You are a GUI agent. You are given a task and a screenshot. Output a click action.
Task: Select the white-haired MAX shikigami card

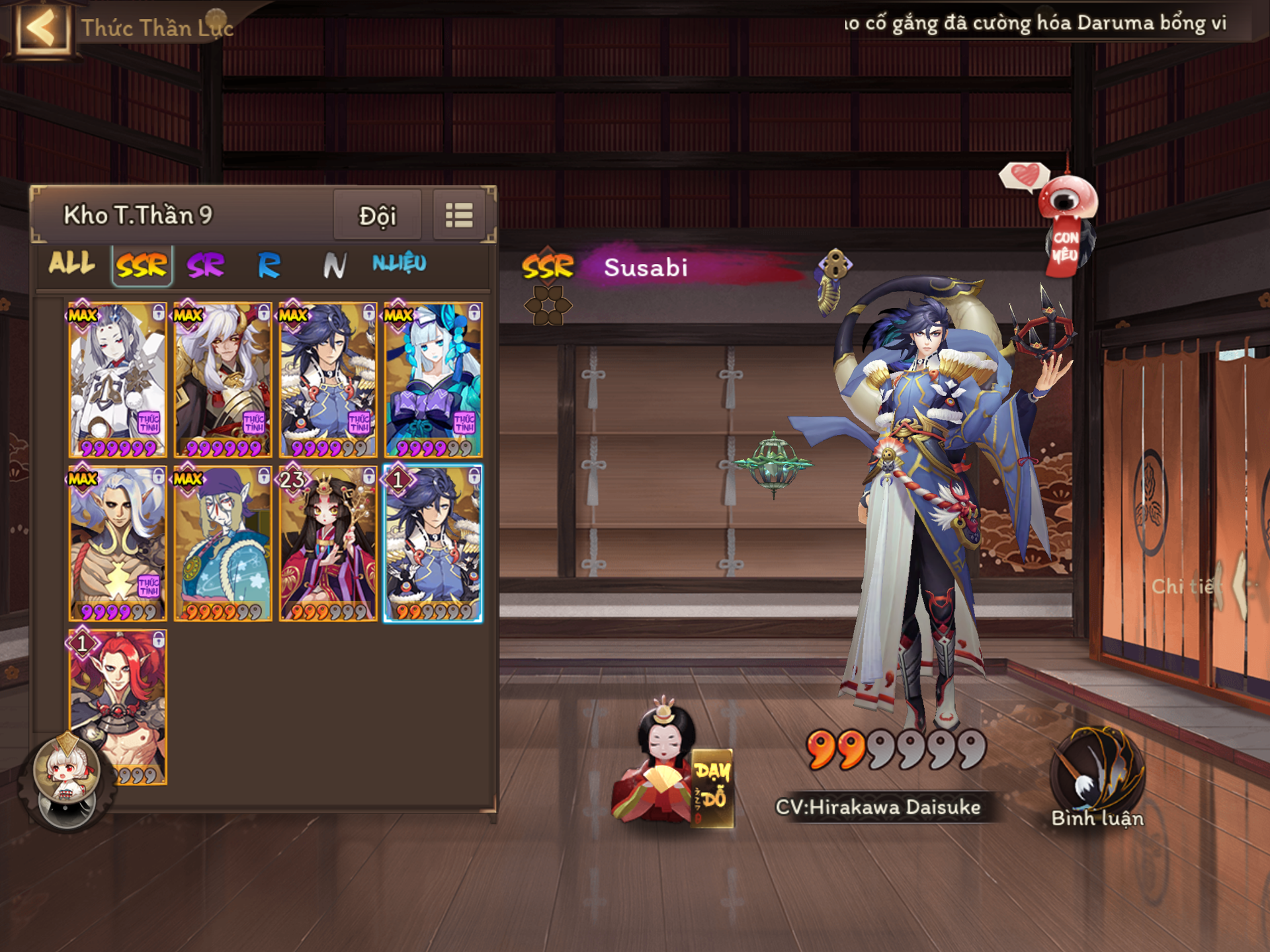click(117, 380)
